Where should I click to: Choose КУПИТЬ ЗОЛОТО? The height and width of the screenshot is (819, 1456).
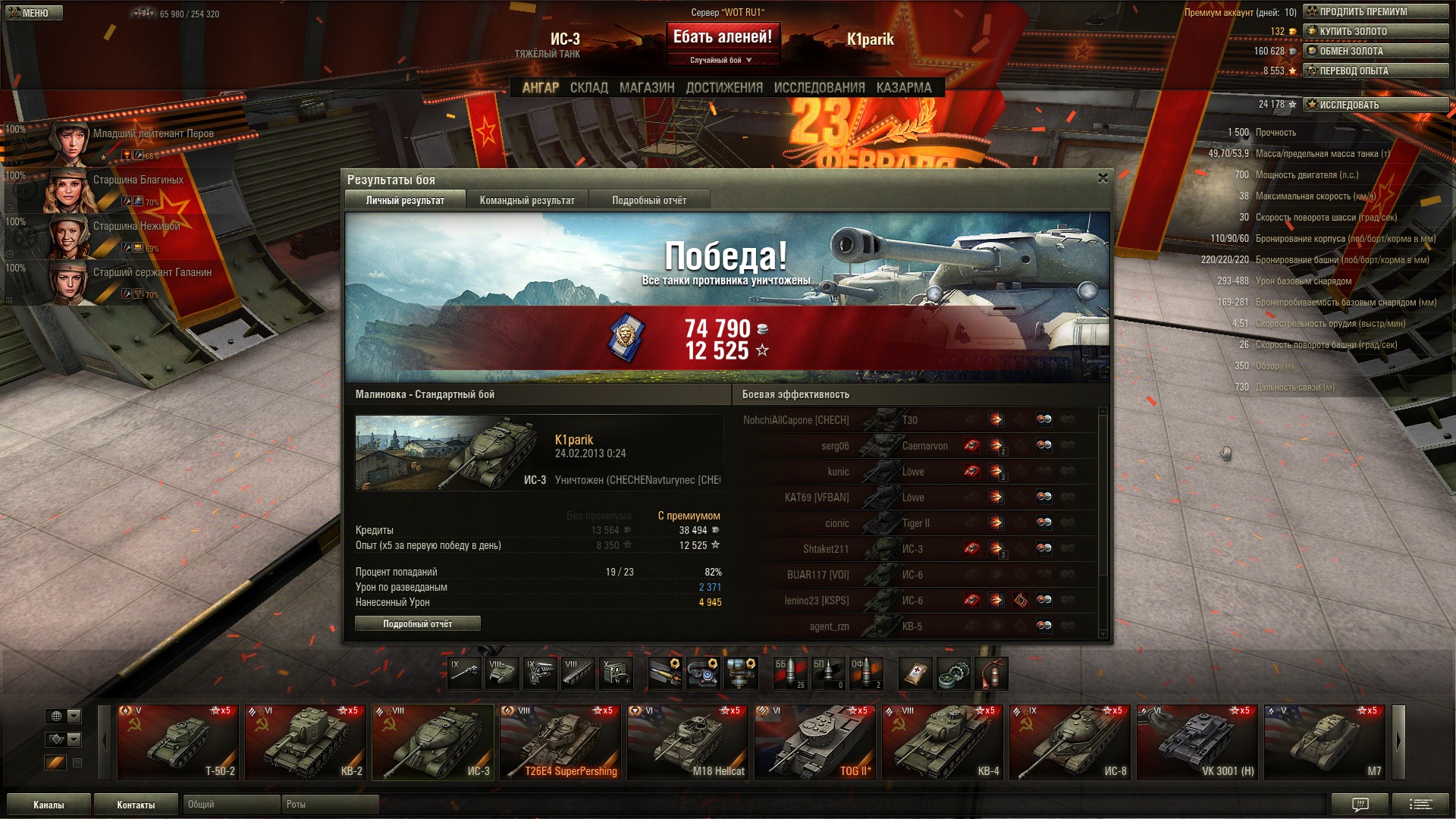tap(1376, 32)
